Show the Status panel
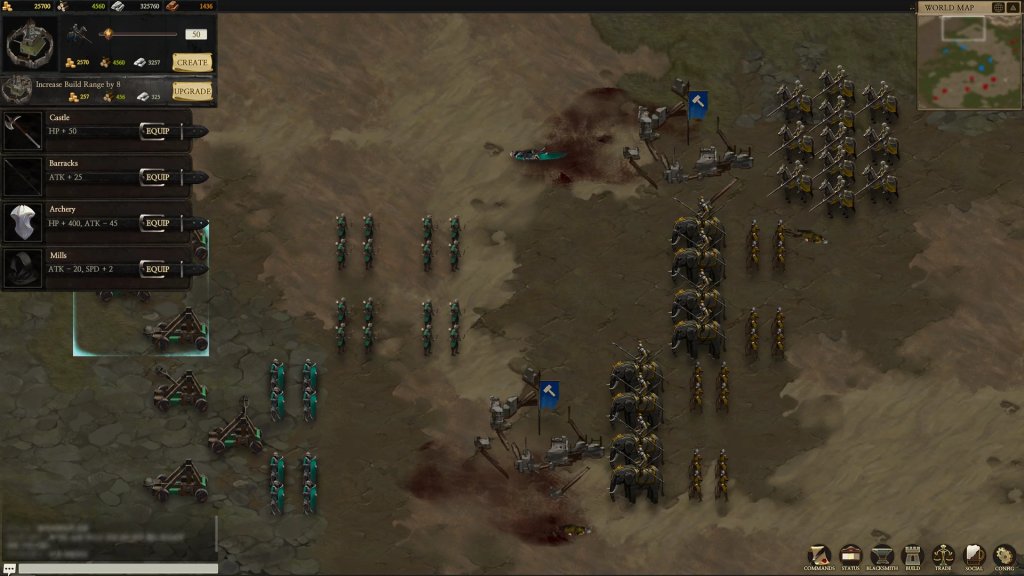Viewport: 1024px width, 576px height. [851, 556]
